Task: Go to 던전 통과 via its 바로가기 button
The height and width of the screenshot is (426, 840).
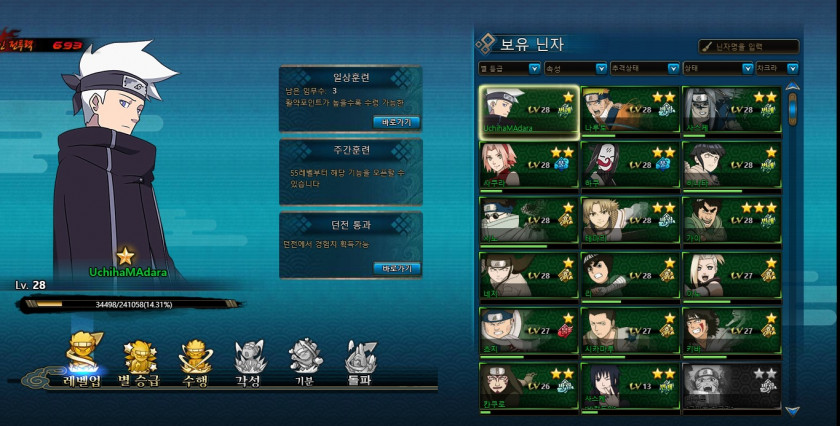Action: pos(396,268)
